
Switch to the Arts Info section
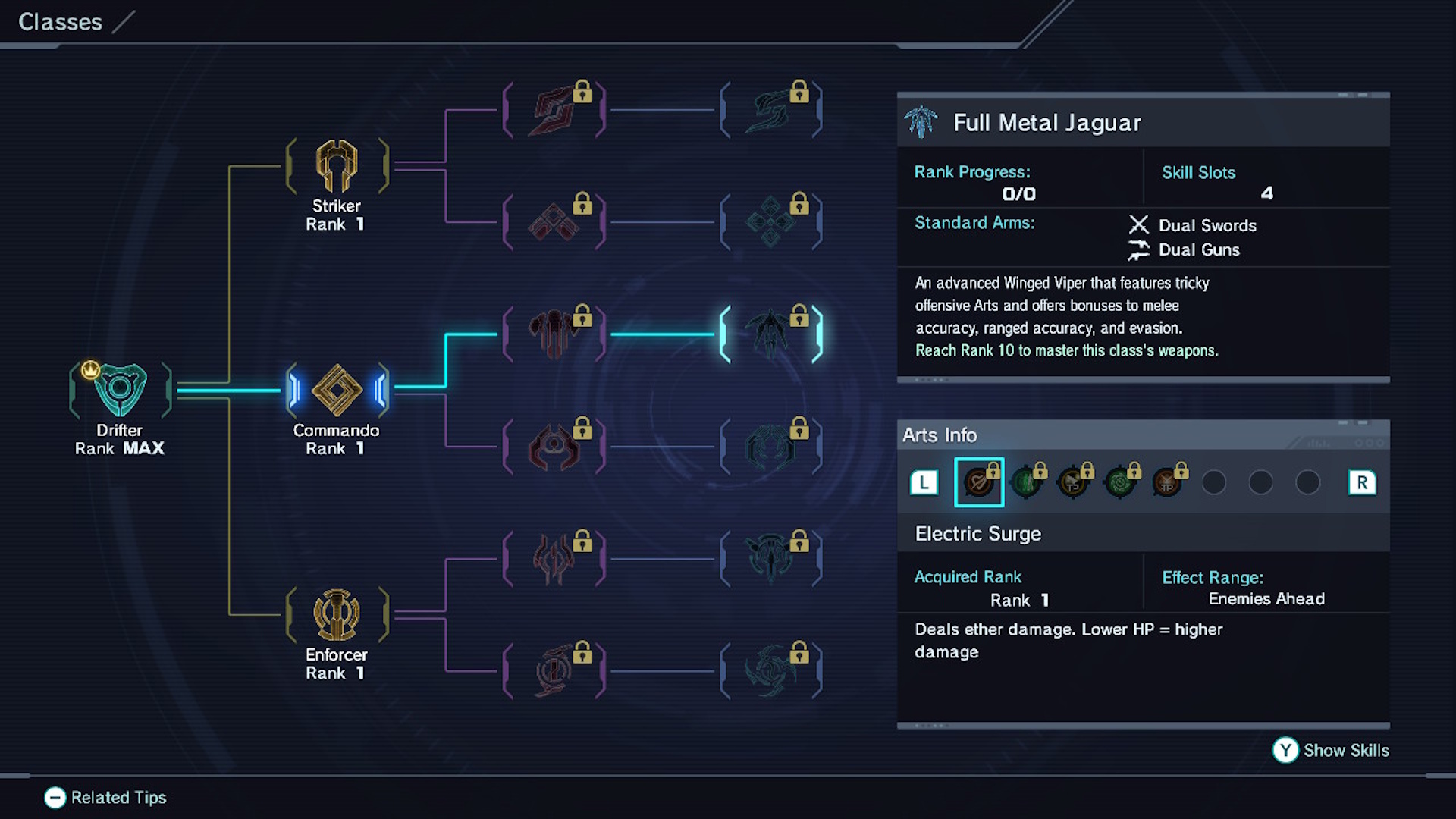940,435
